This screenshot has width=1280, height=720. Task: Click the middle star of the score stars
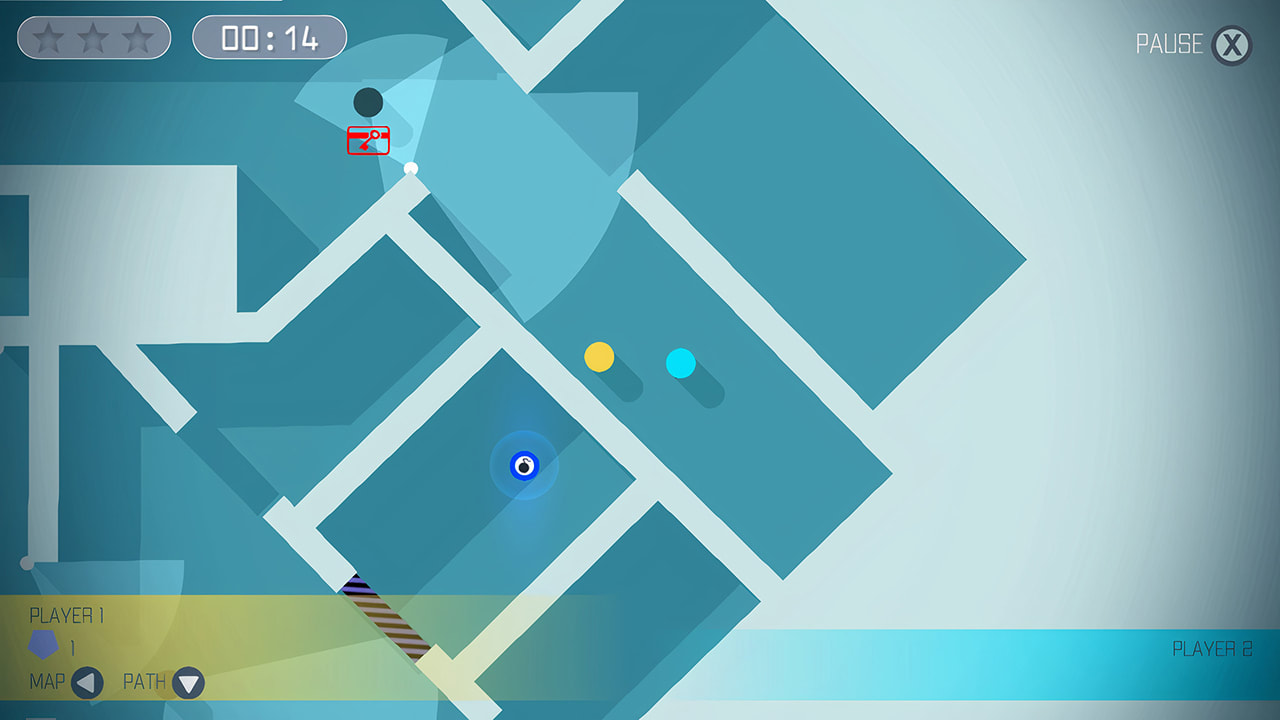pos(93,38)
